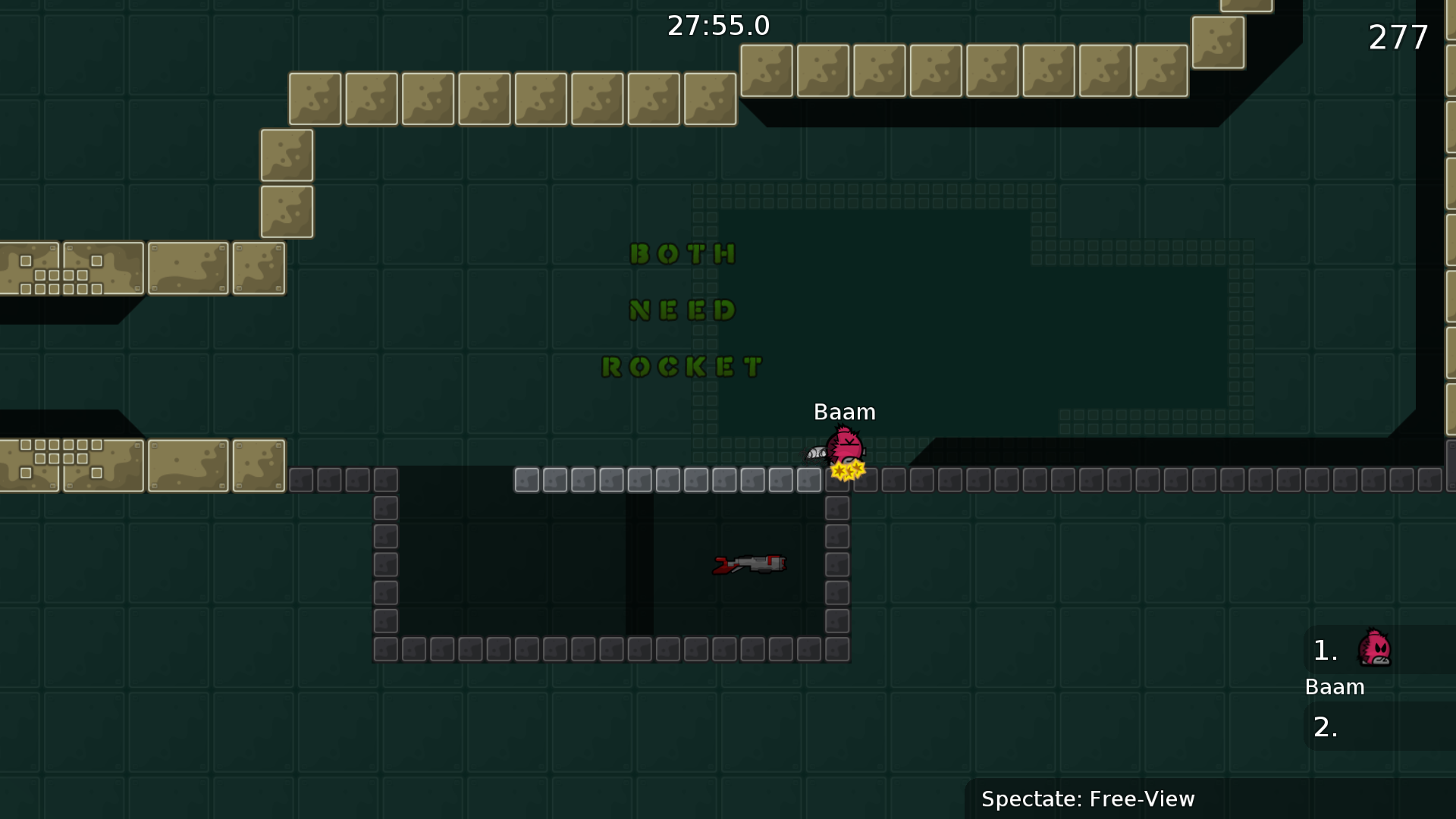Click the word ROCKET in the level text

(x=681, y=366)
